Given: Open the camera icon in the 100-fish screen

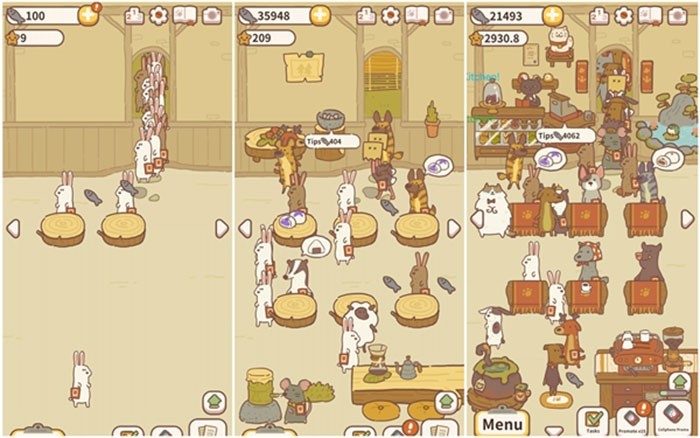Looking at the screenshot, I should point(212,15).
